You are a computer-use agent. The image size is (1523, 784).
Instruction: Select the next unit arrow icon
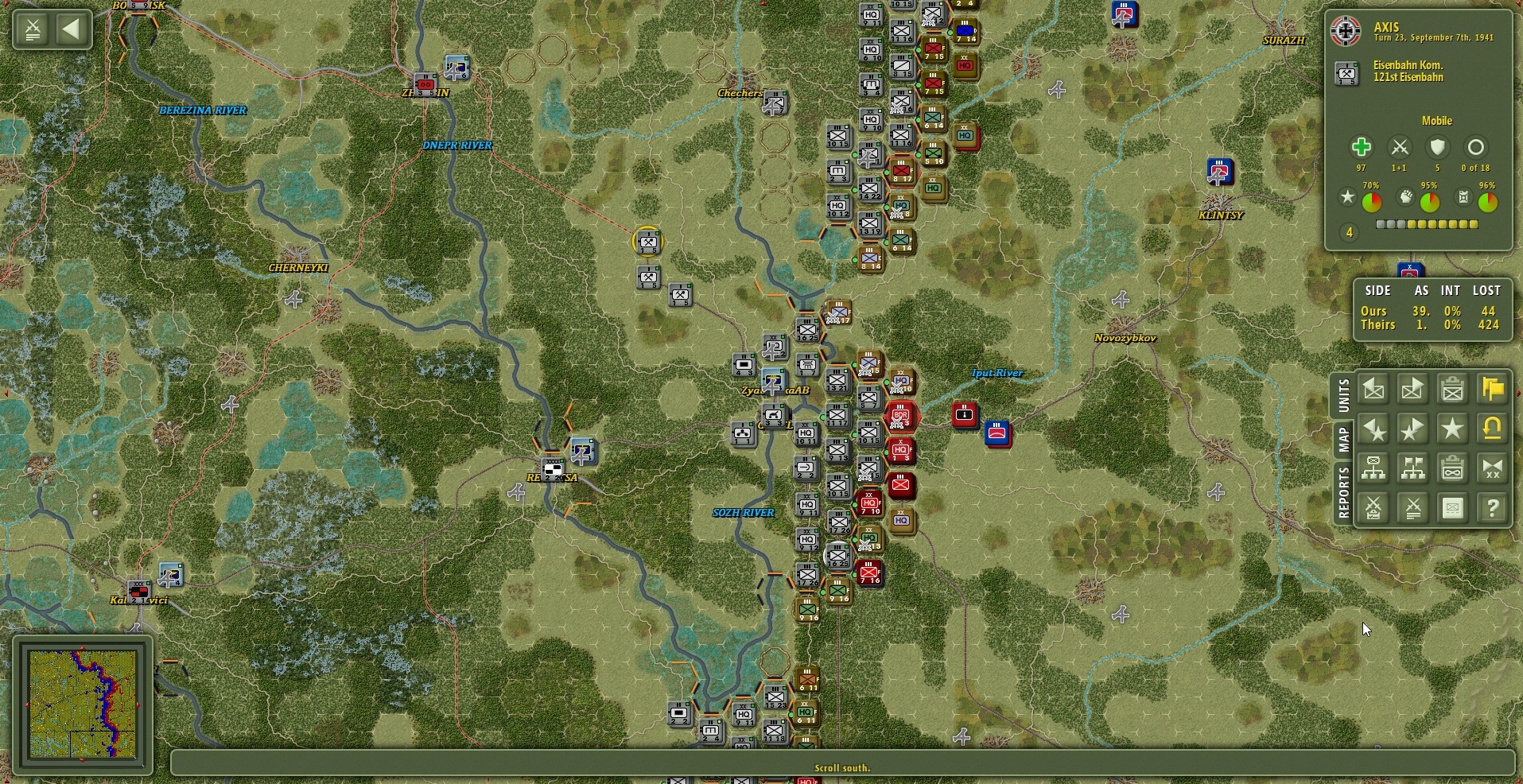pyautogui.click(x=1413, y=389)
